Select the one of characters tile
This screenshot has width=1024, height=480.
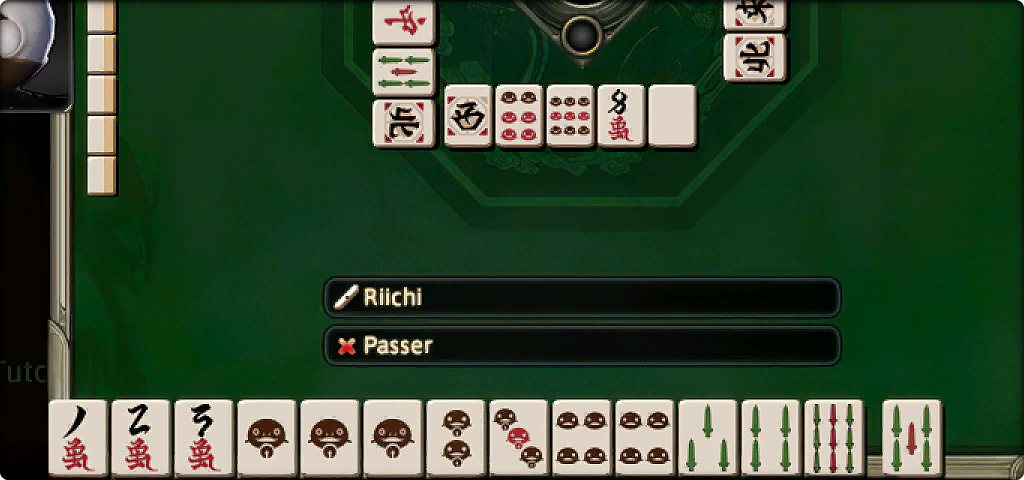[77, 438]
